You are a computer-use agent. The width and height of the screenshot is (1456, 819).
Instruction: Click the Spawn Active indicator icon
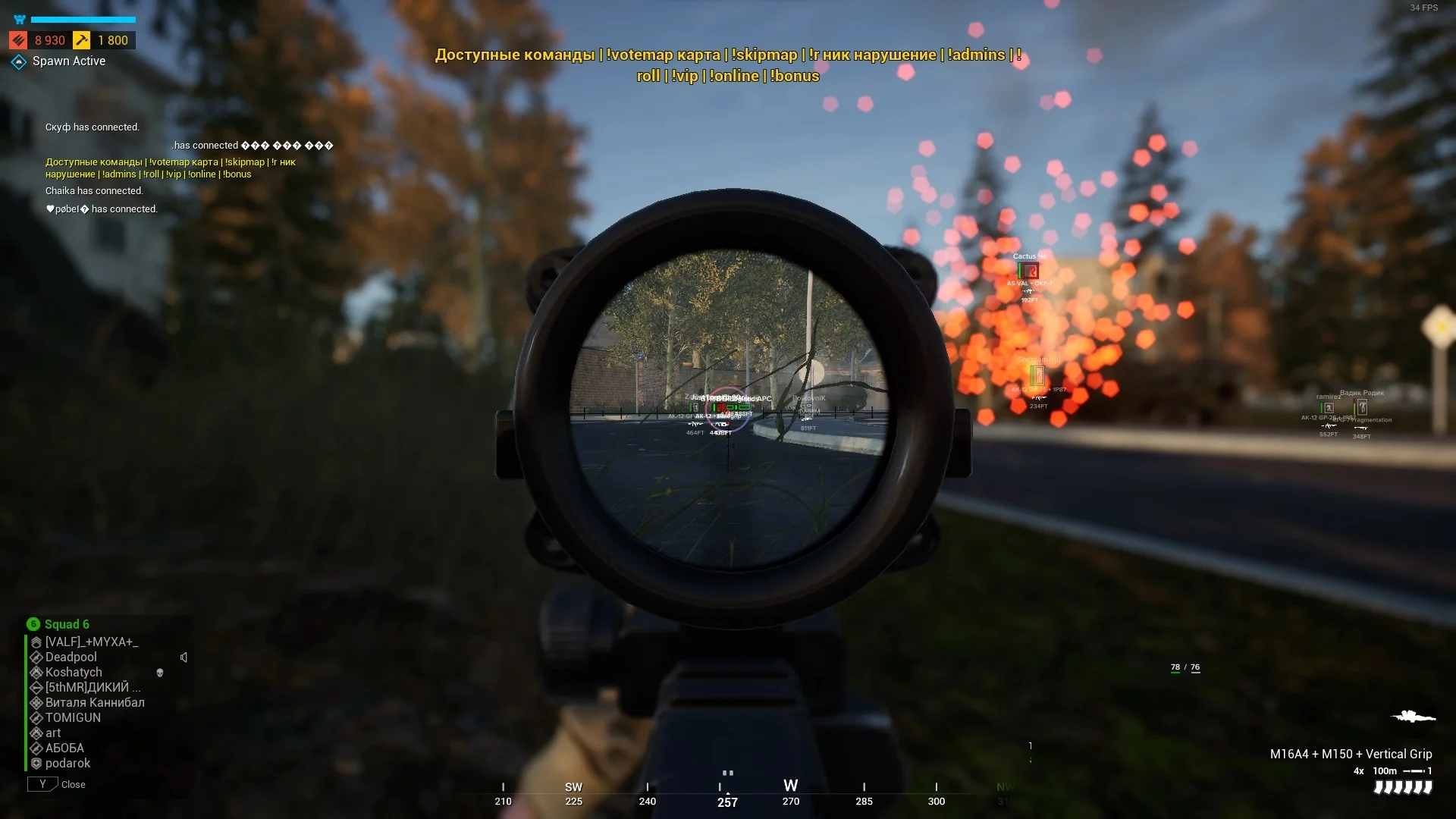tap(19, 61)
